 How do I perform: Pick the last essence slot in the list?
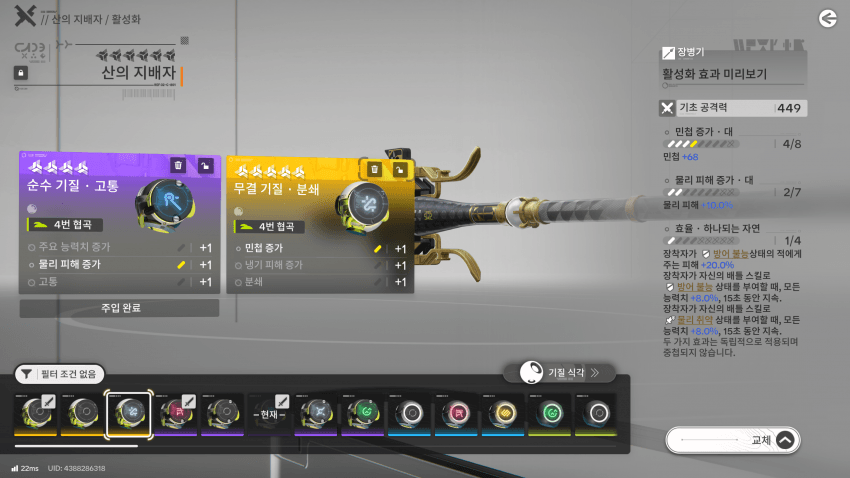point(597,414)
